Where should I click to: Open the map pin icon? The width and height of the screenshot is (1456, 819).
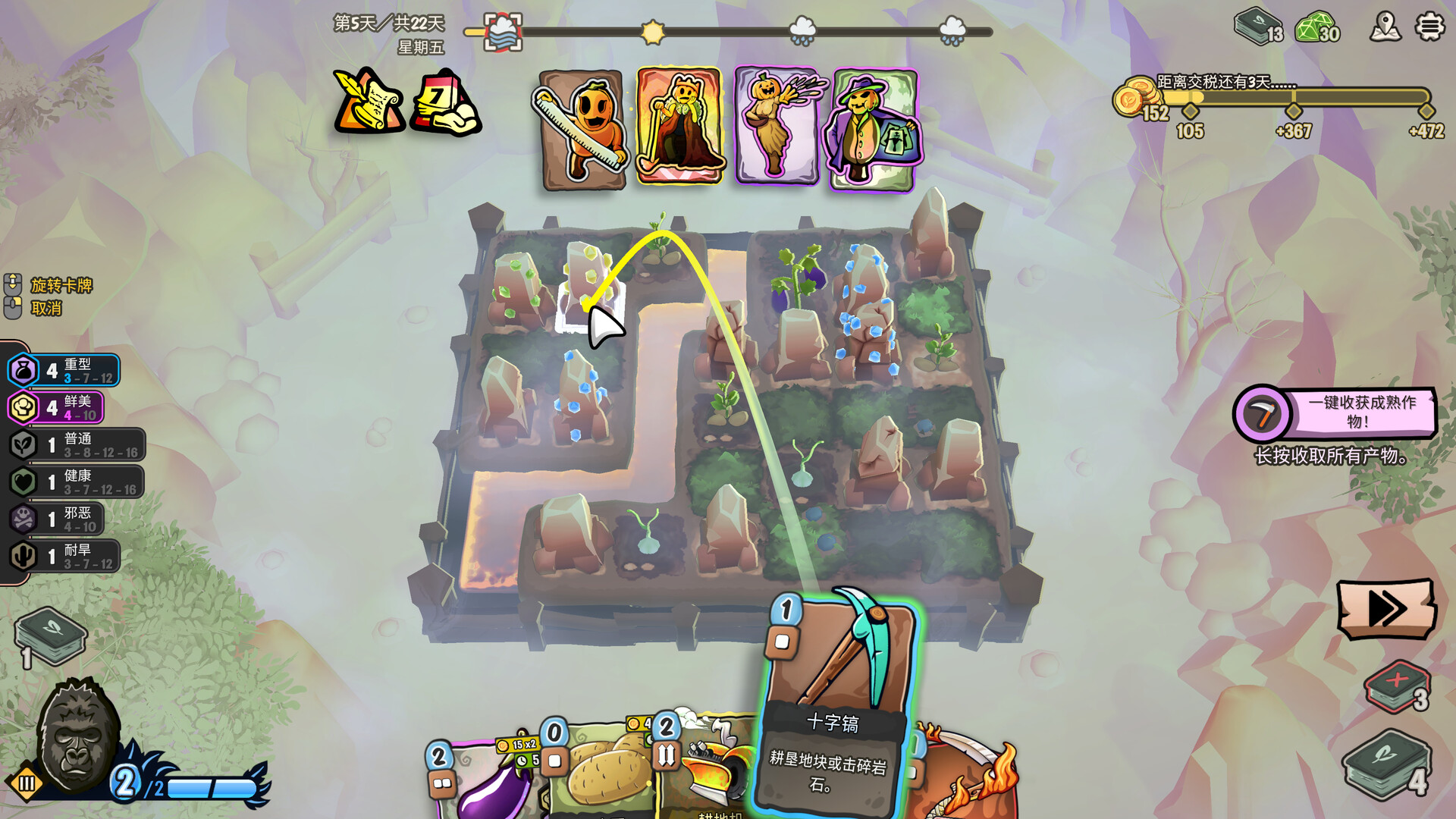click(1385, 27)
